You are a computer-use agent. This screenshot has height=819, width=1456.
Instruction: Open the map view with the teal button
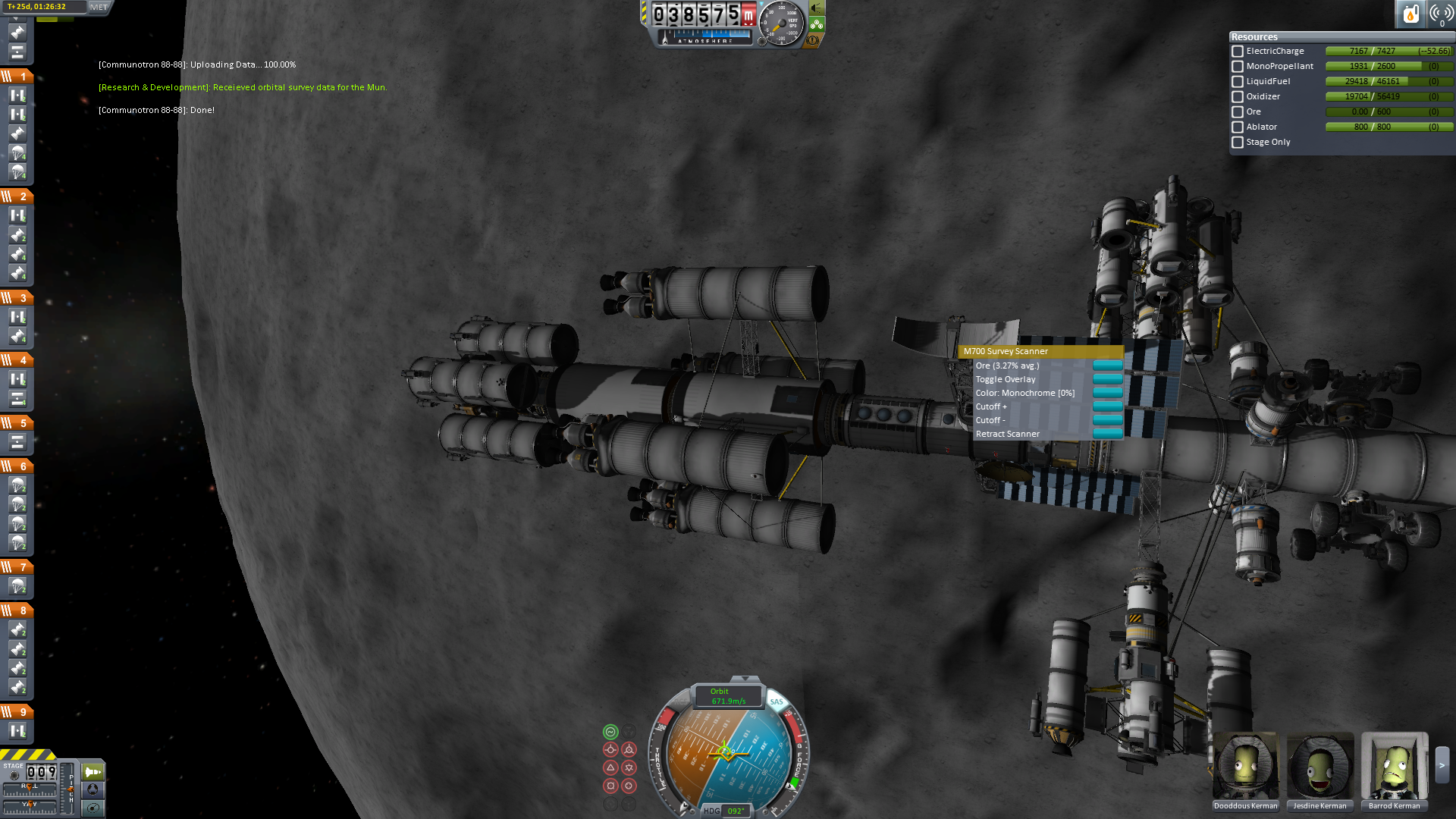pyautogui.click(x=93, y=808)
